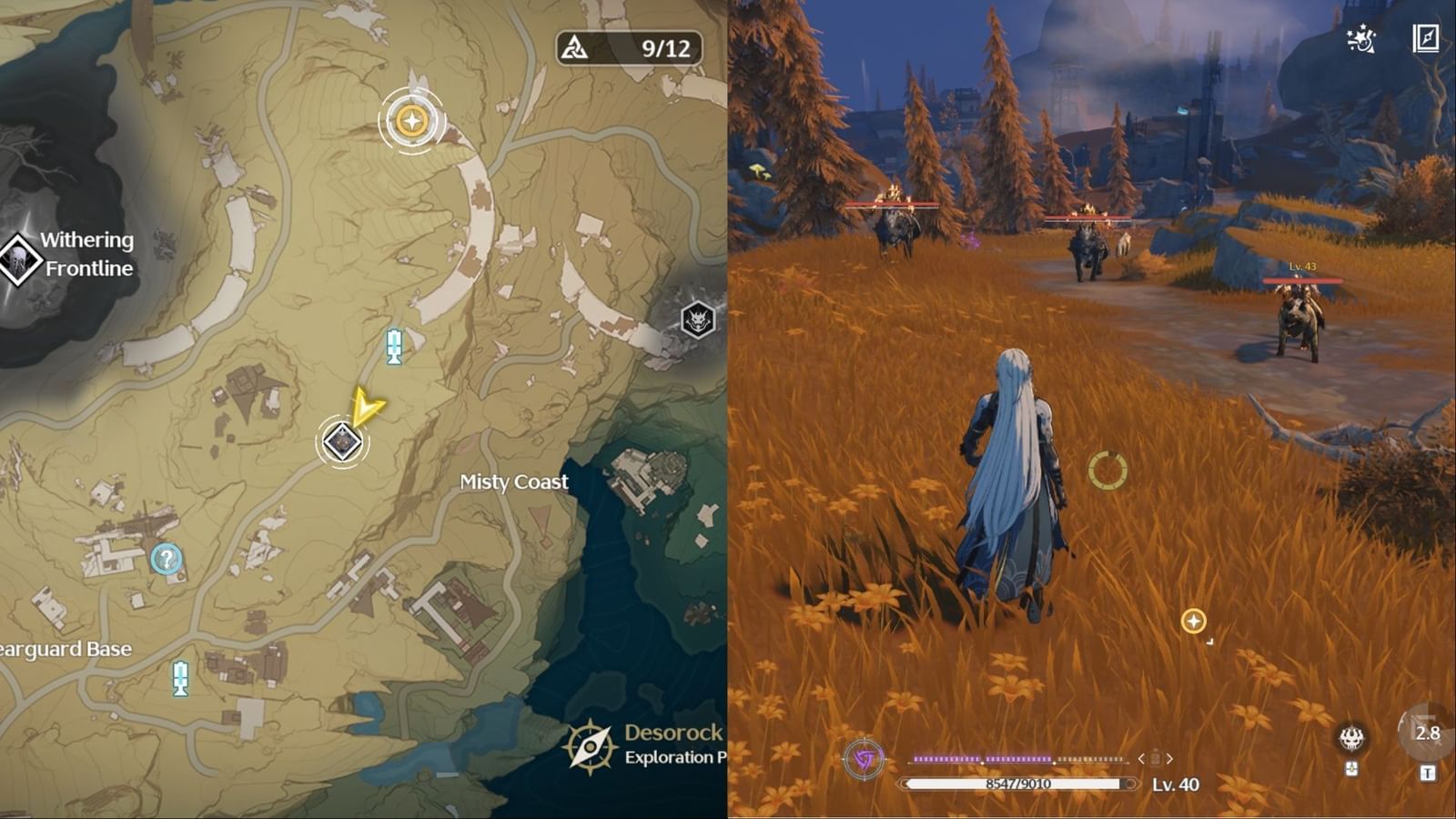Open the Guidebook compass icon at top right
This screenshot has width=1456, height=819.
(x=1424, y=38)
